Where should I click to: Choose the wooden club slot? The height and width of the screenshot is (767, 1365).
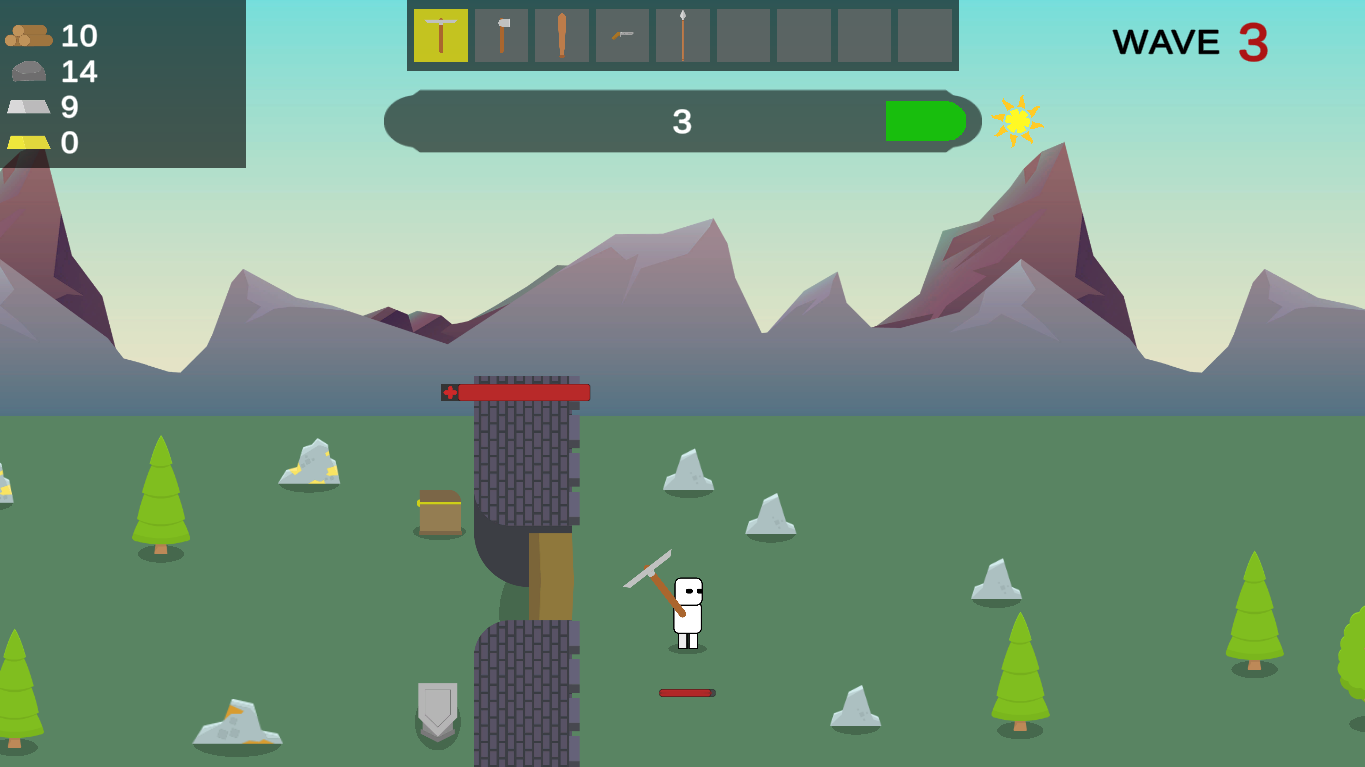click(x=562, y=36)
